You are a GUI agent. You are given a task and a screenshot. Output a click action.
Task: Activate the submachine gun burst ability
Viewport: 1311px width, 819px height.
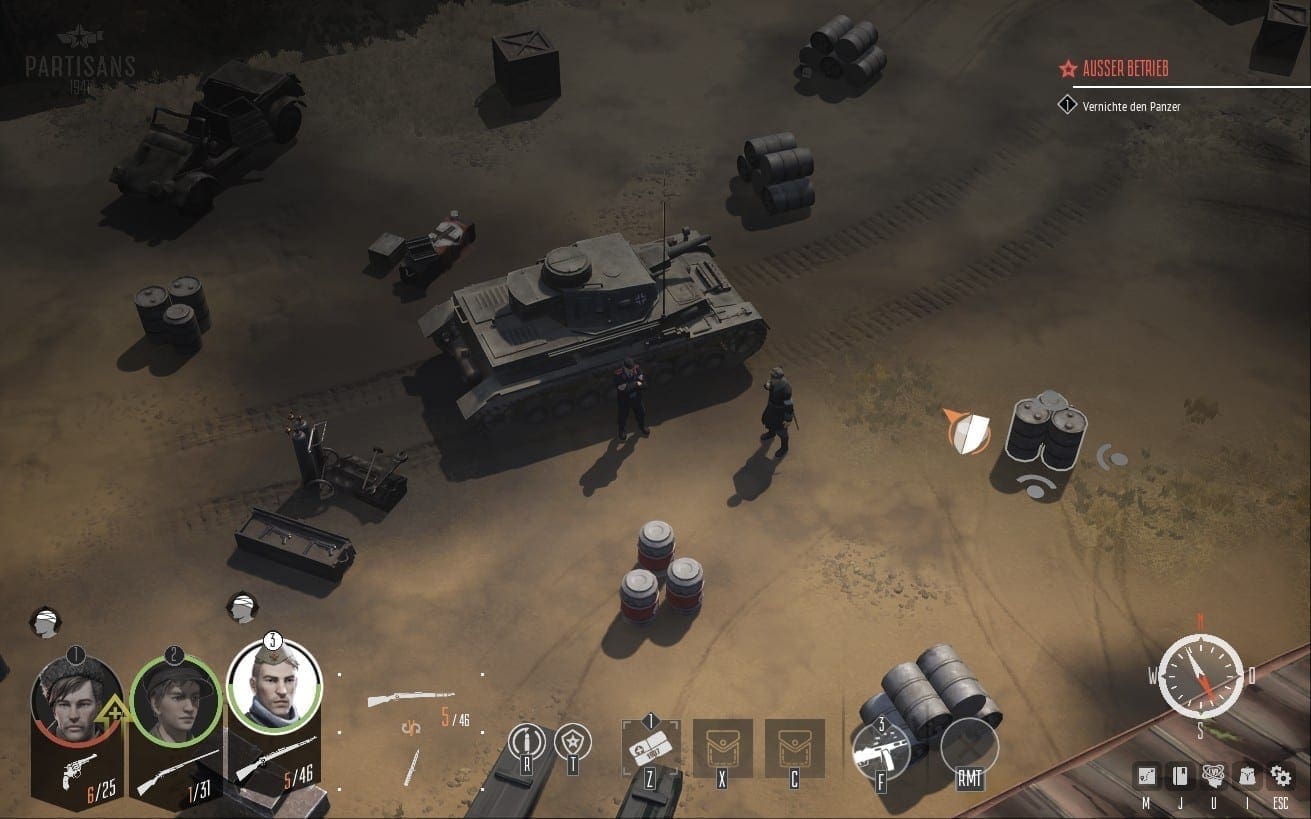pos(880,748)
